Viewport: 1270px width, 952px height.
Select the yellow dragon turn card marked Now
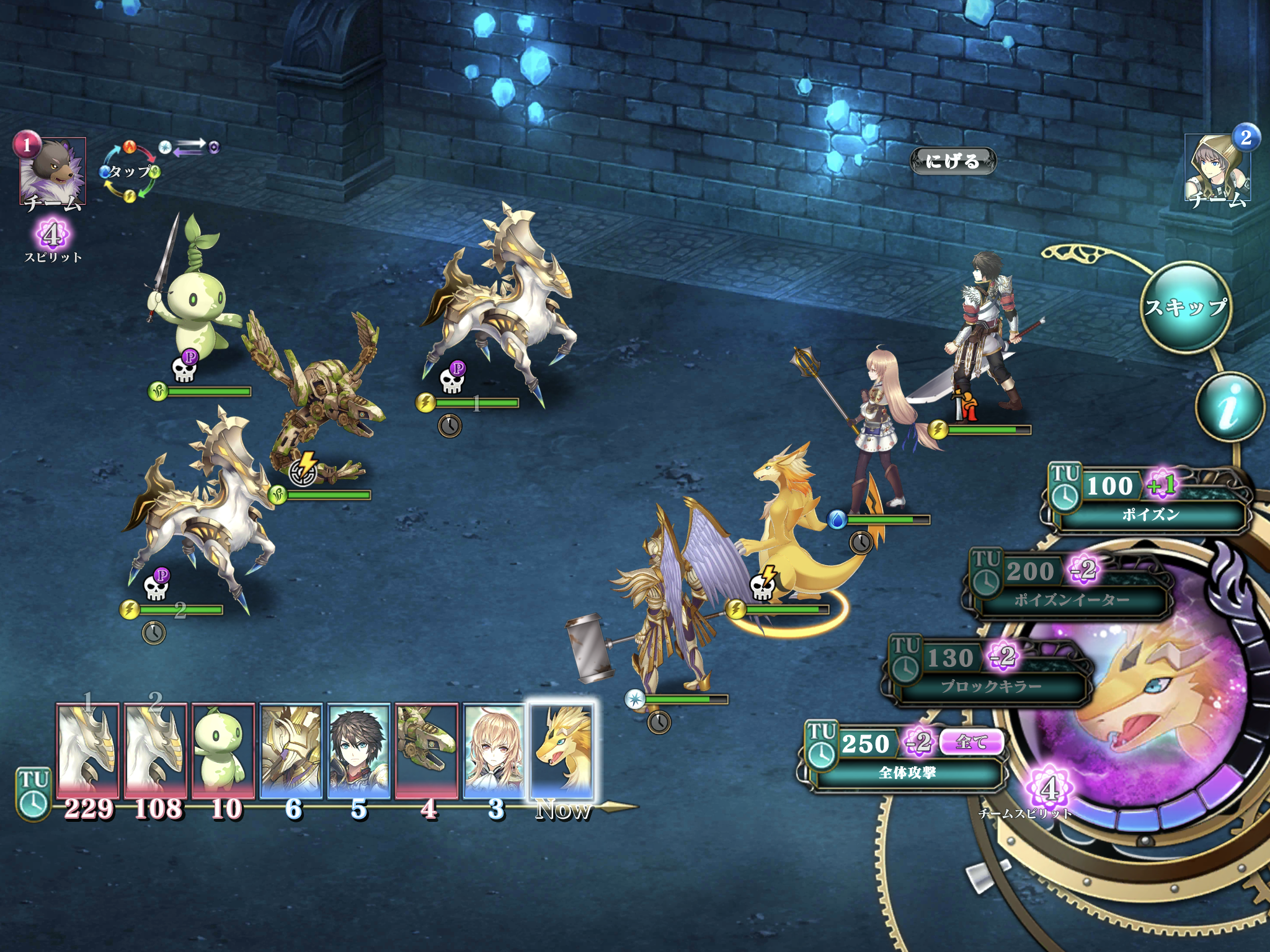pos(561,750)
